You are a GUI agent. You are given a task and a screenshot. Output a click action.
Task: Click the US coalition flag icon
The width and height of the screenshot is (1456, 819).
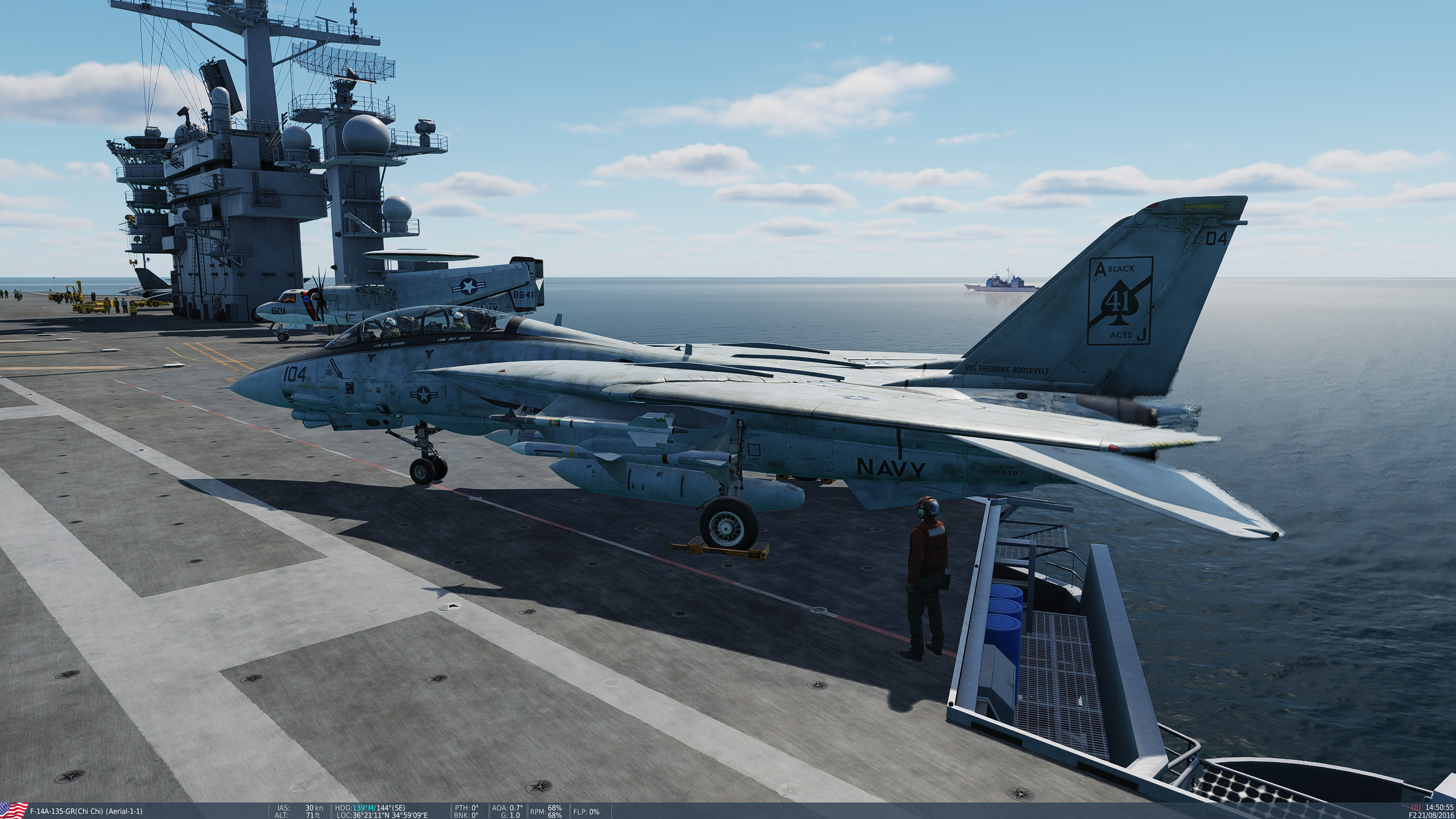[x=14, y=810]
